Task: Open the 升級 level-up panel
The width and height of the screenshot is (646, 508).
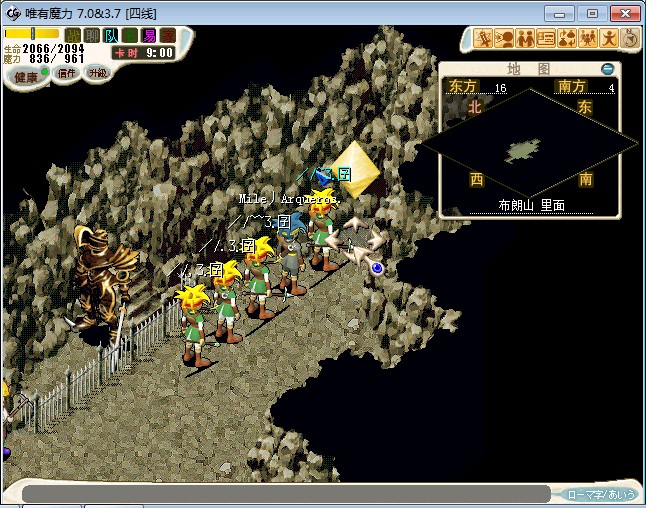Action: [x=97, y=75]
